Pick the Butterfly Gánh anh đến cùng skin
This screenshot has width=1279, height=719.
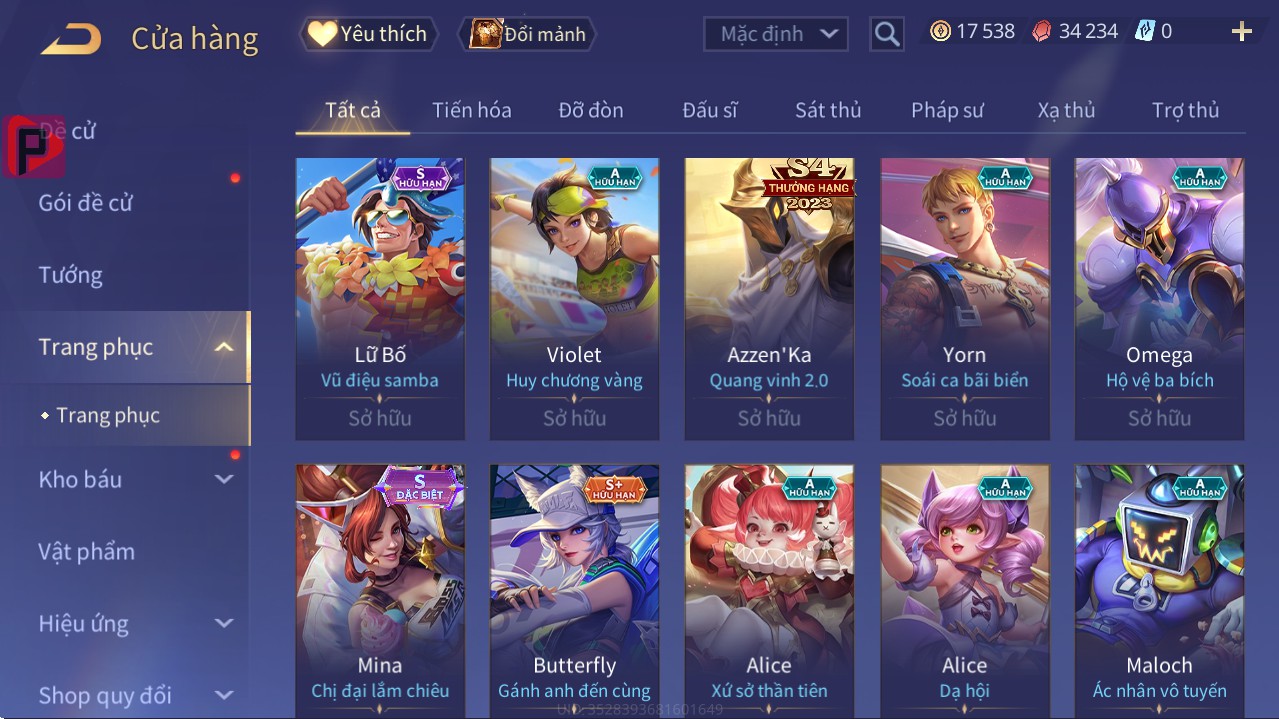point(574,592)
